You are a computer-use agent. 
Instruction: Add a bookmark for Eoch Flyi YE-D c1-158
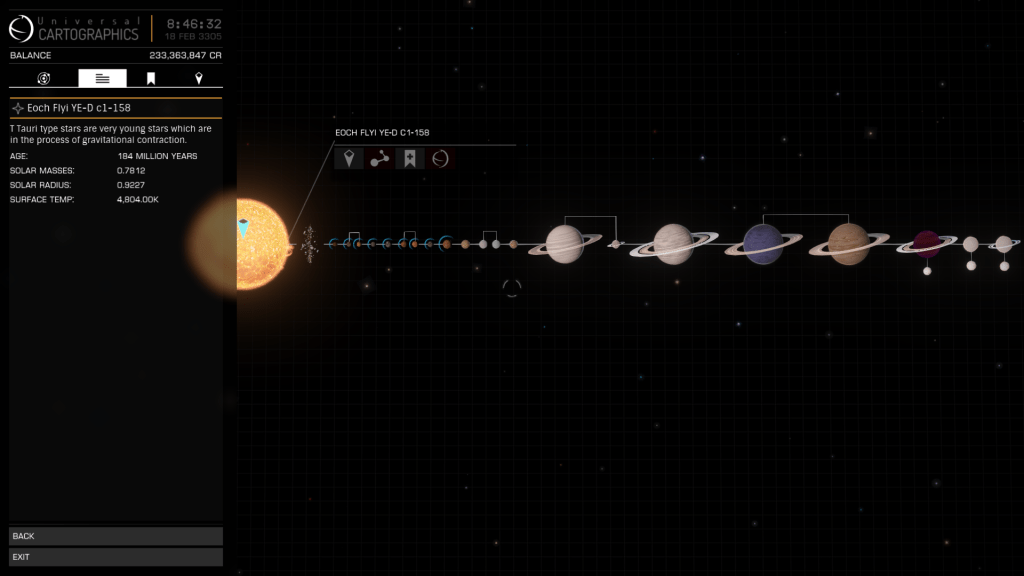[409, 158]
